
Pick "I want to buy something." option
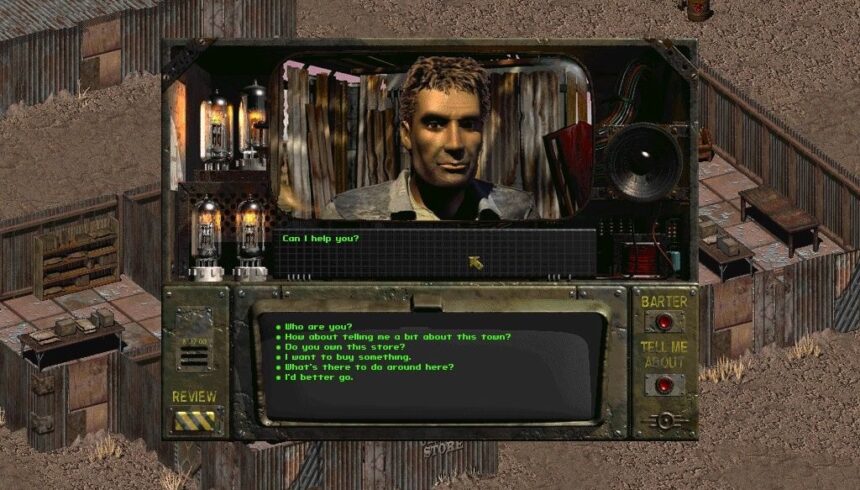point(347,357)
